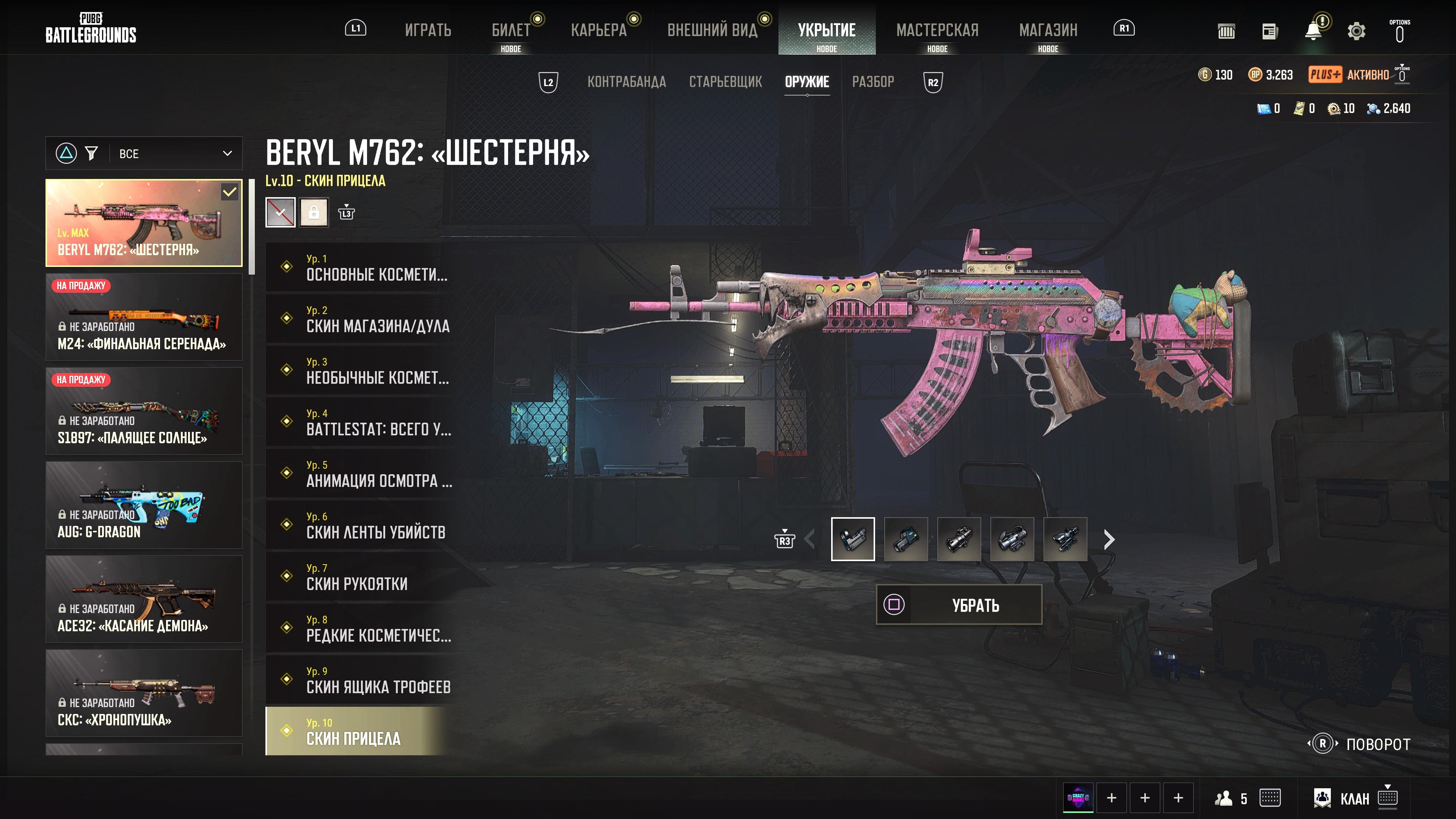
Task: Open the ИГРАТЬ tab
Action: point(428,30)
